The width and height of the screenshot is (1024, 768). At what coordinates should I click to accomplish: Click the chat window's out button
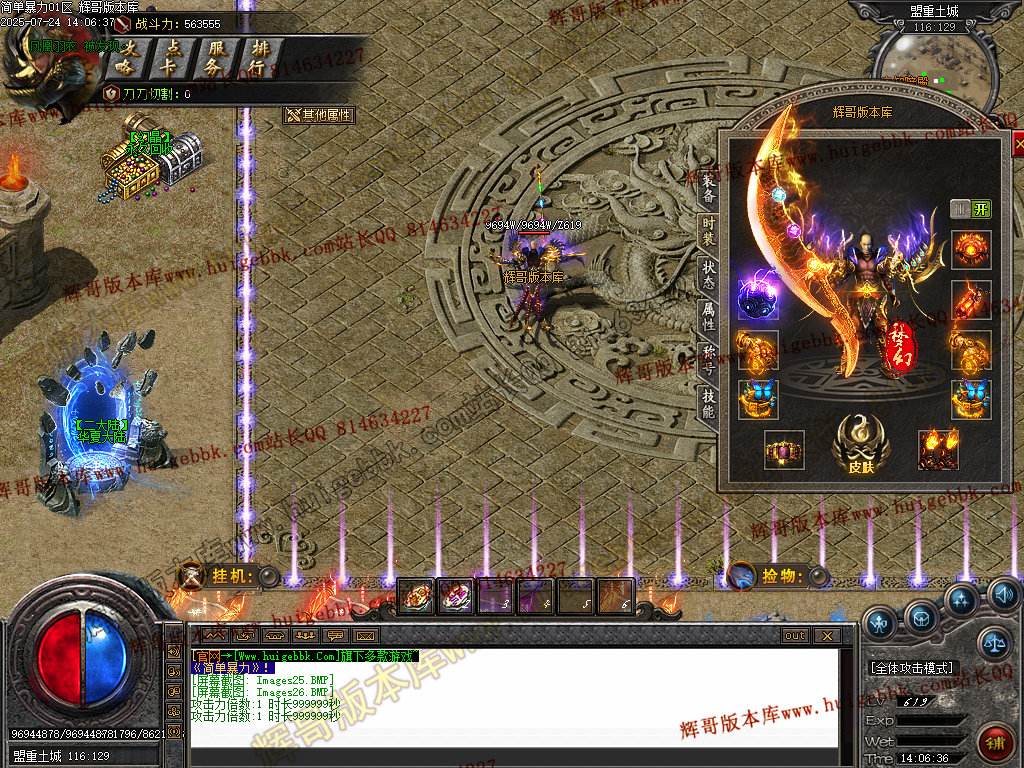pyautogui.click(x=794, y=636)
